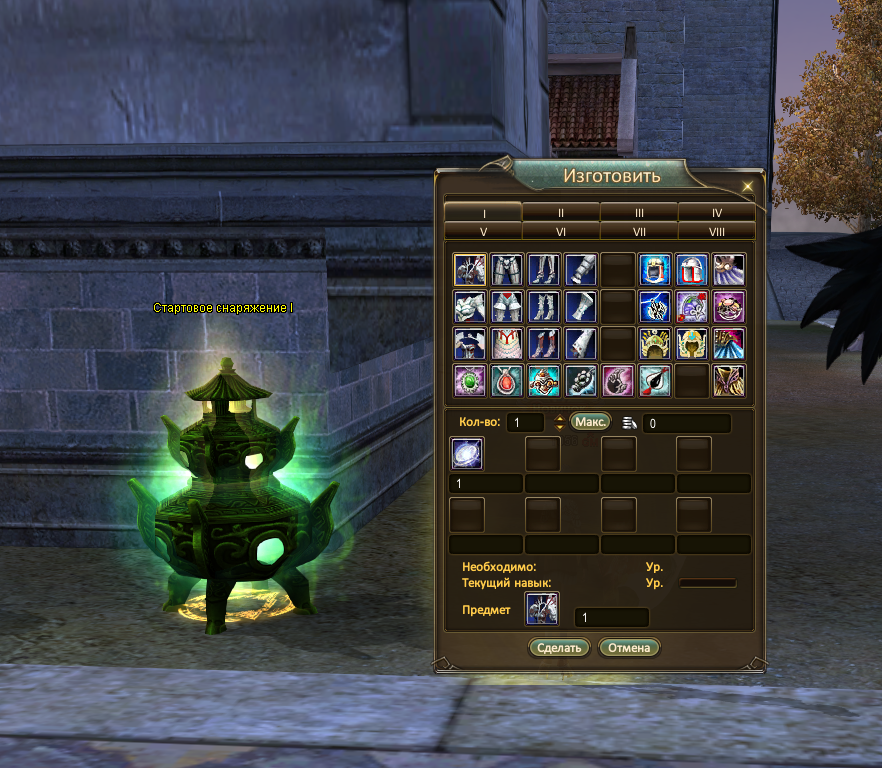Click the Сделать (craft) button
The height and width of the screenshot is (768, 882).
coord(559,647)
